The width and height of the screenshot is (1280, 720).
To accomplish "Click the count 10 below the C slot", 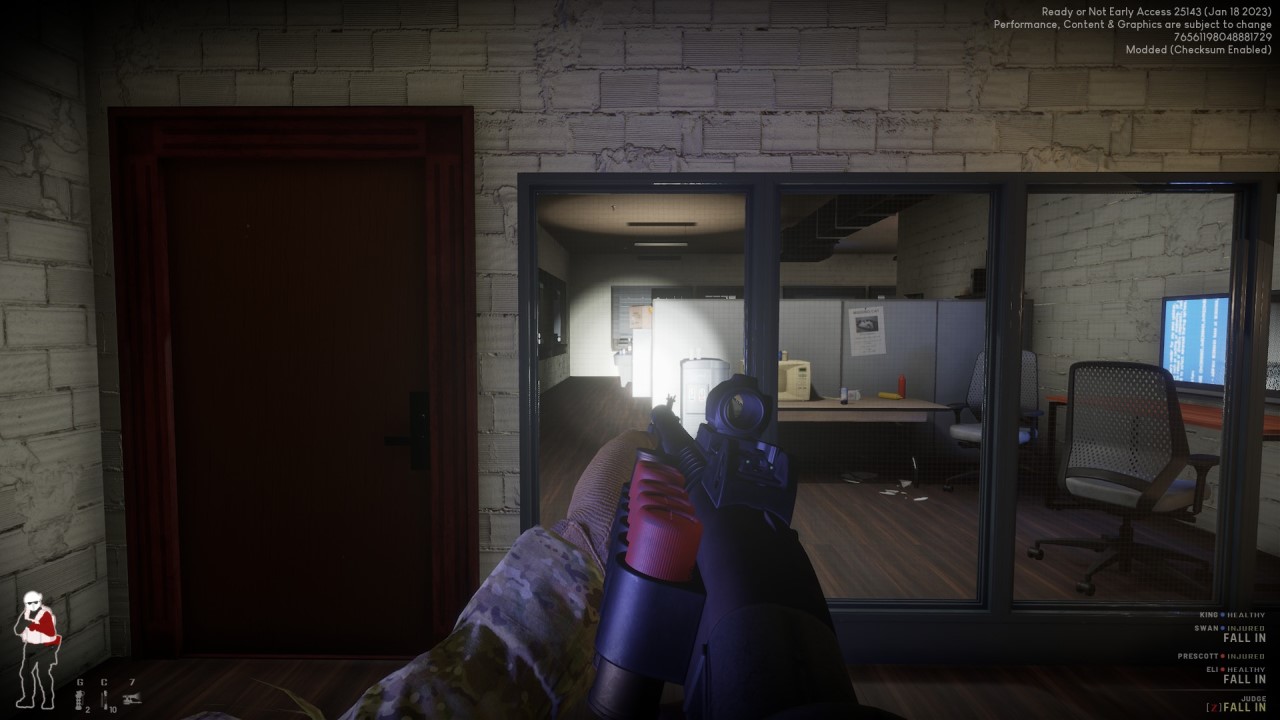I will tap(113, 710).
